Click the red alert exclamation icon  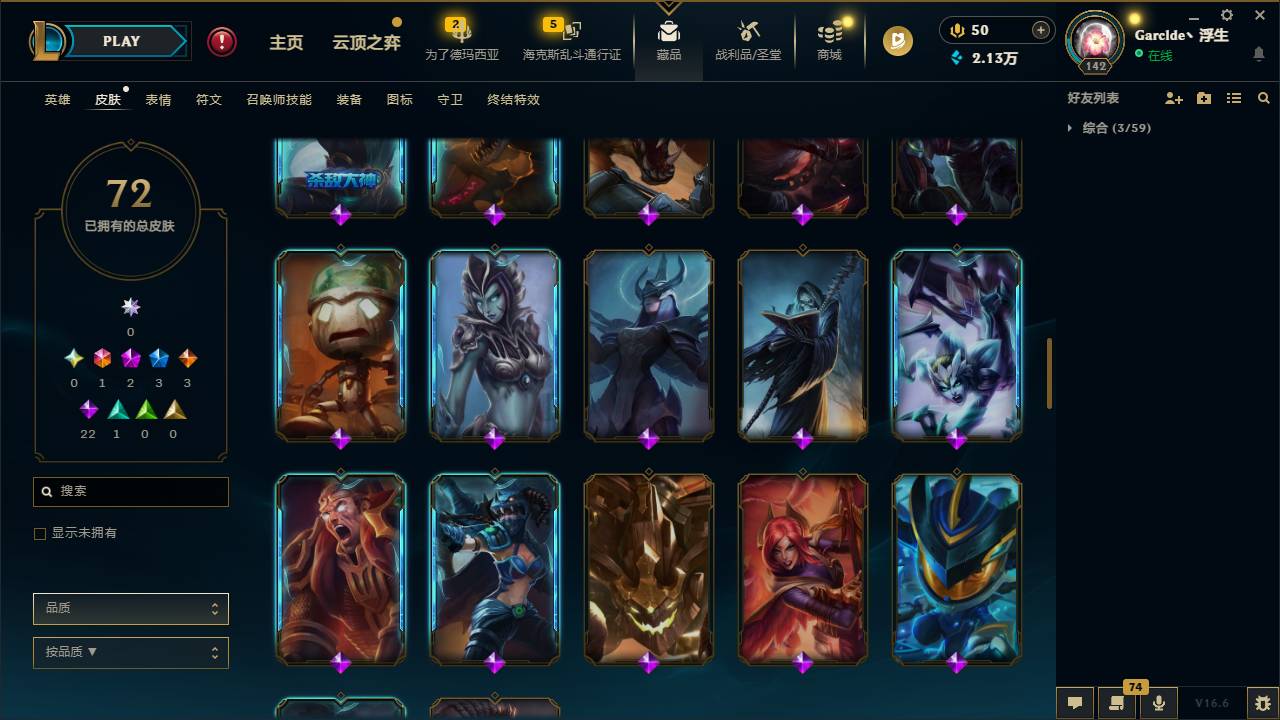[220, 41]
